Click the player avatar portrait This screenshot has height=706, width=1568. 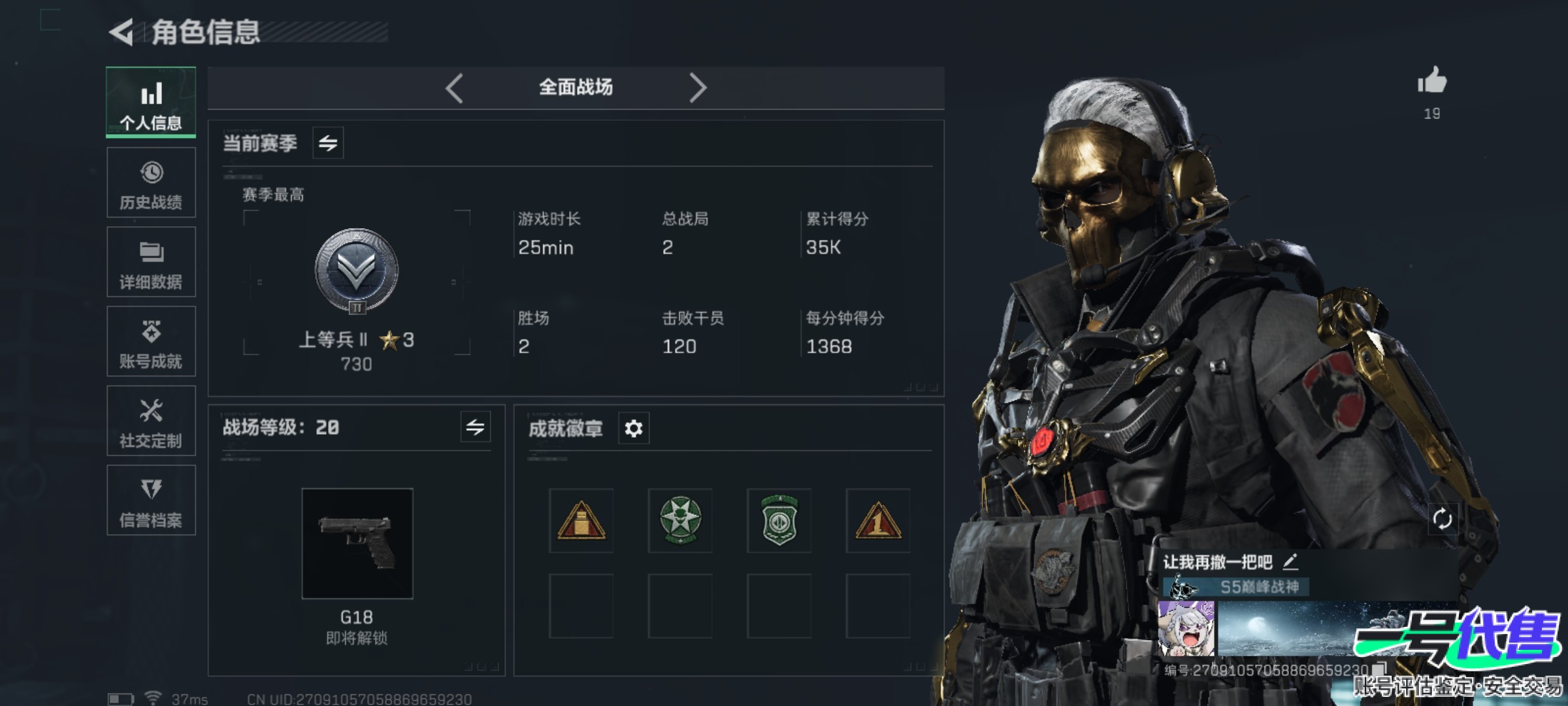pos(1186,629)
